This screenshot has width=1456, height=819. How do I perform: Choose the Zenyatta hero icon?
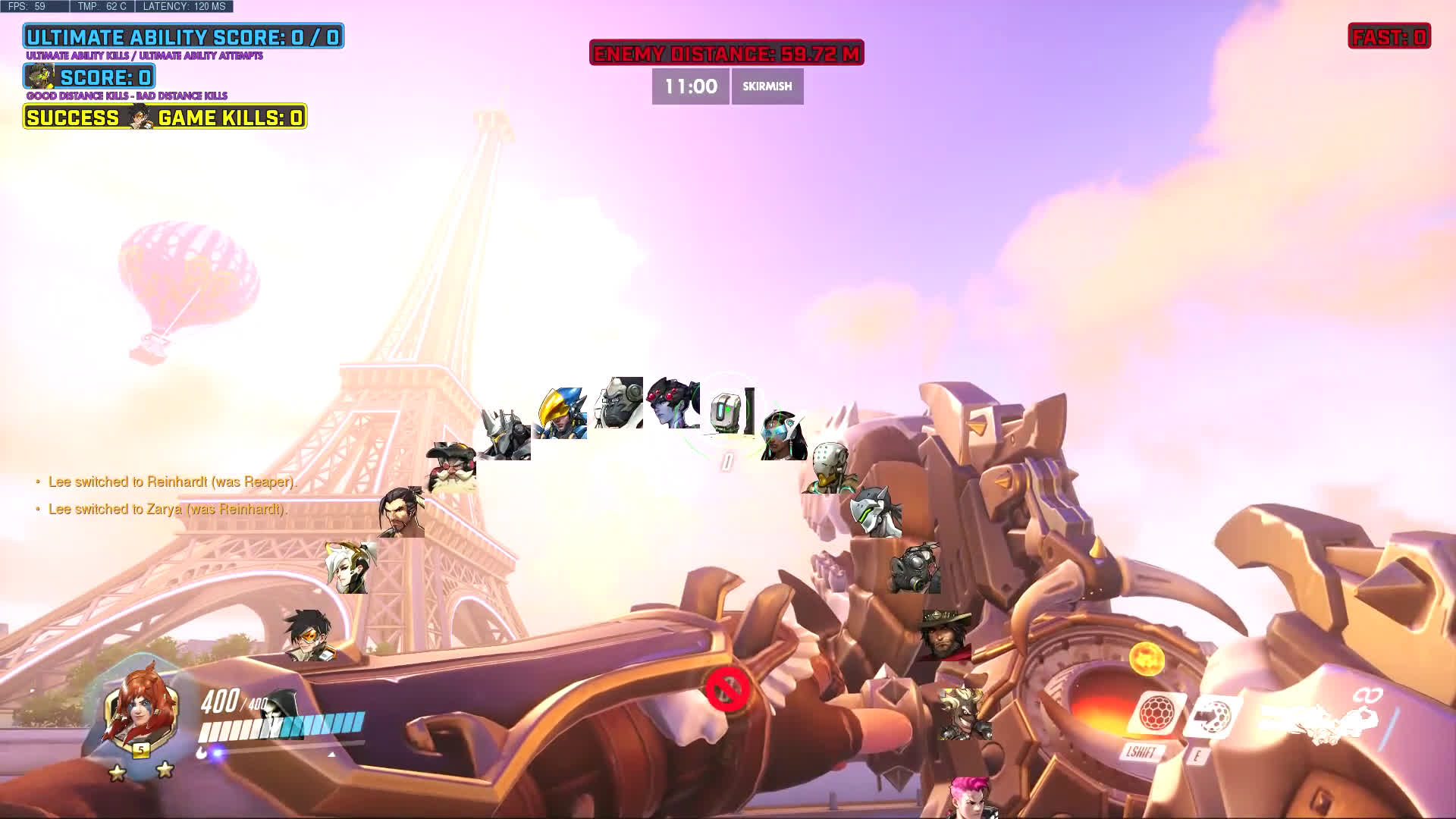coord(830,468)
